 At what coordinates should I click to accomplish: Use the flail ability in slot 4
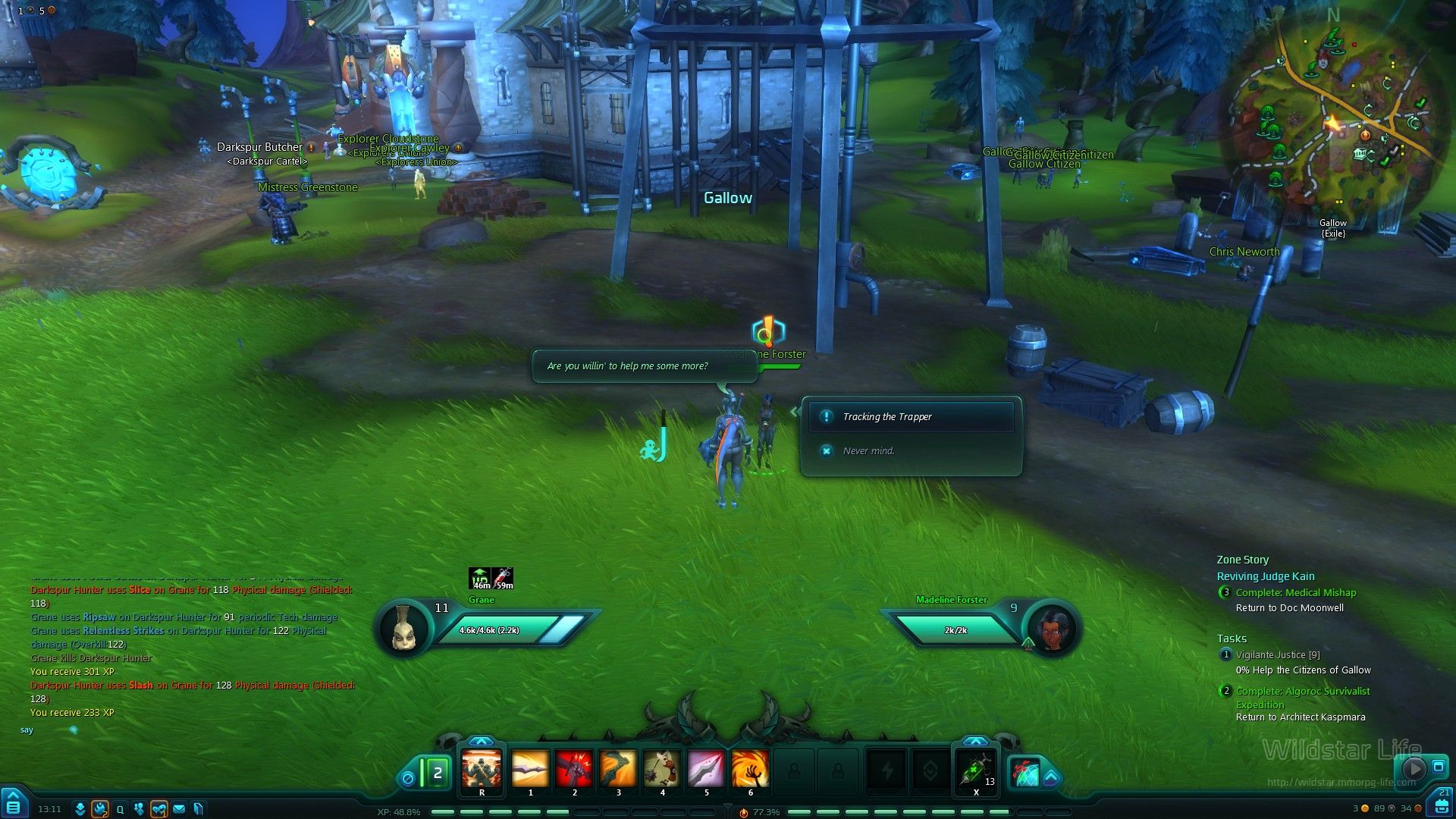tap(662, 770)
